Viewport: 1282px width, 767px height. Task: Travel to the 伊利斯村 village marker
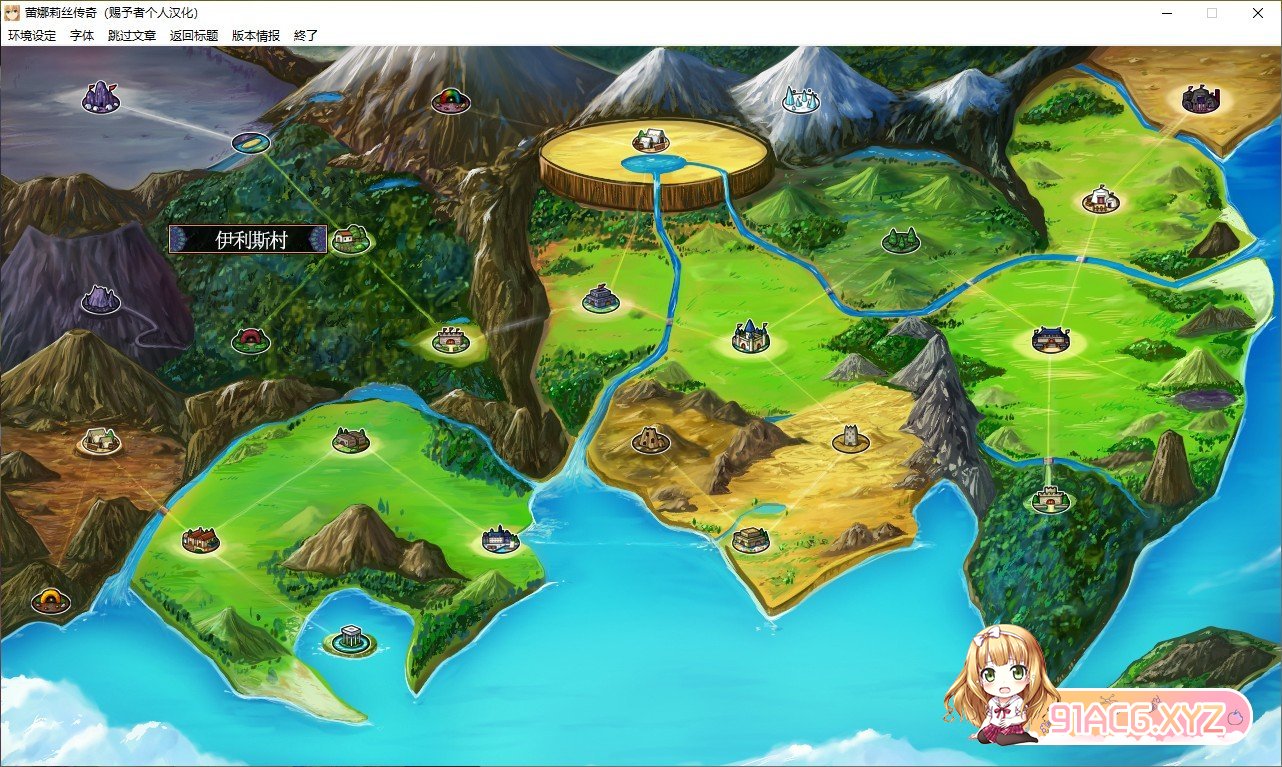(x=350, y=239)
